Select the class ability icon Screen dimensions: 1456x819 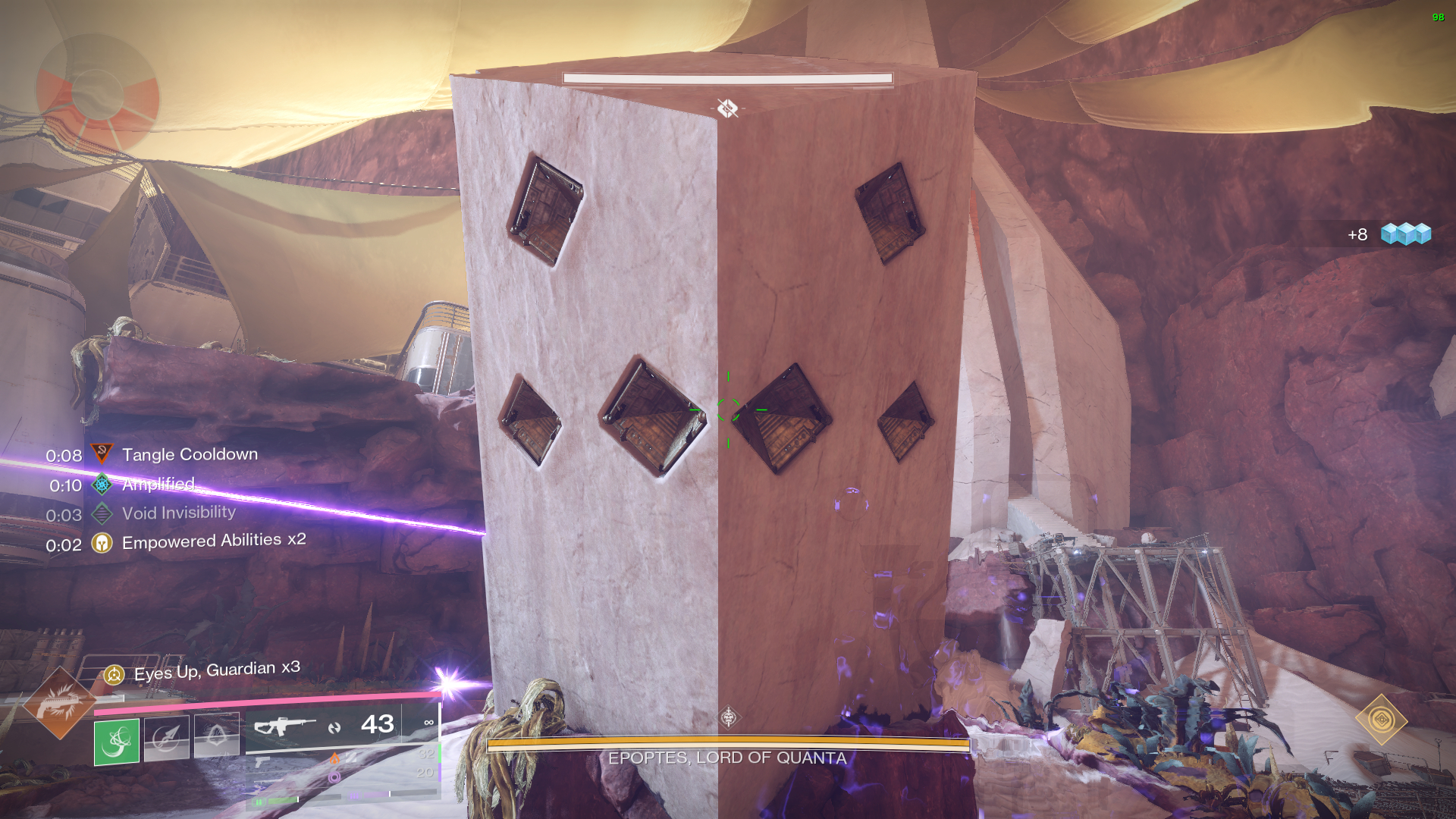click(x=216, y=735)
